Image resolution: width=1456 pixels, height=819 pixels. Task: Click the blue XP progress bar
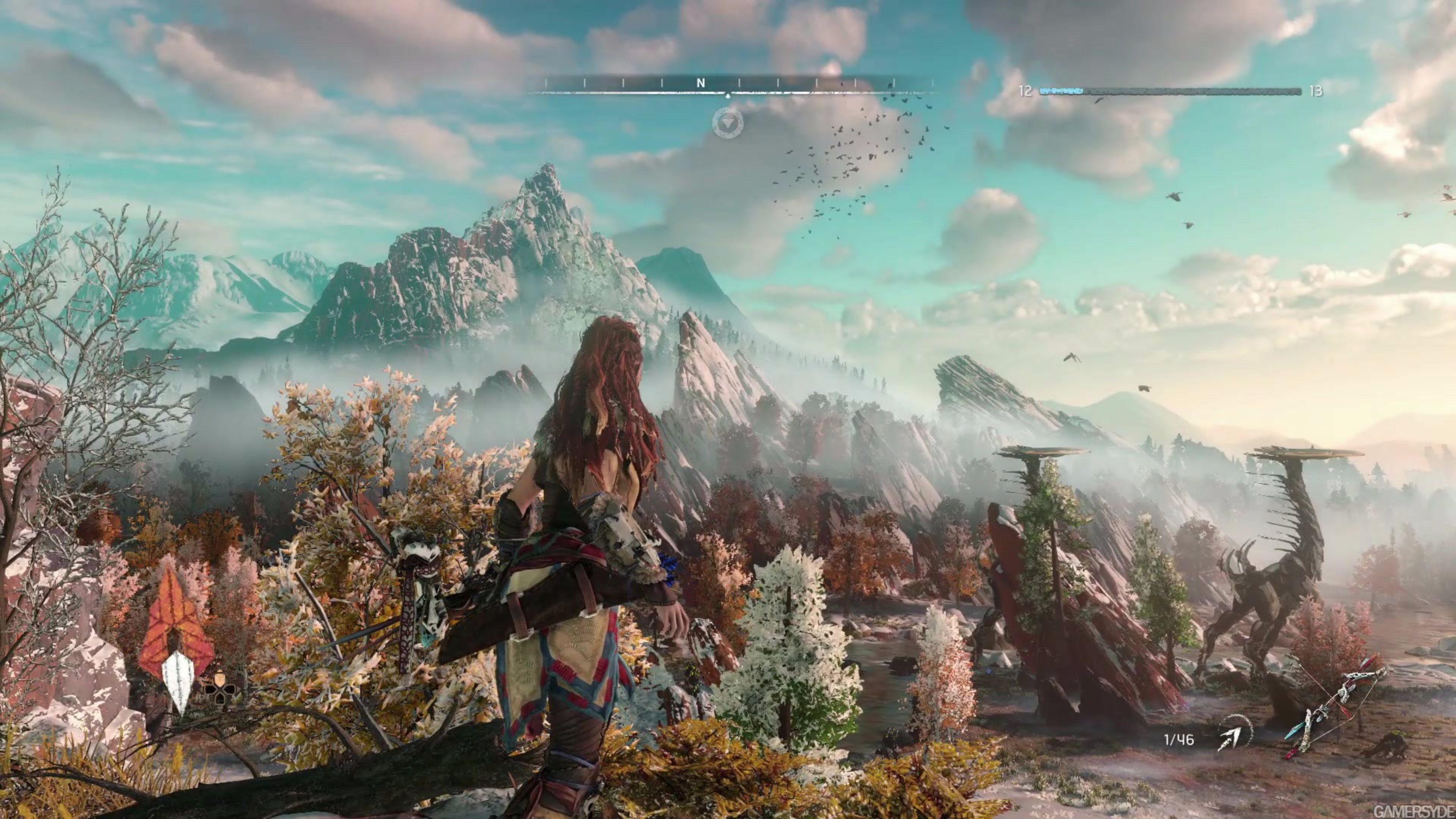click(1061, 91)
